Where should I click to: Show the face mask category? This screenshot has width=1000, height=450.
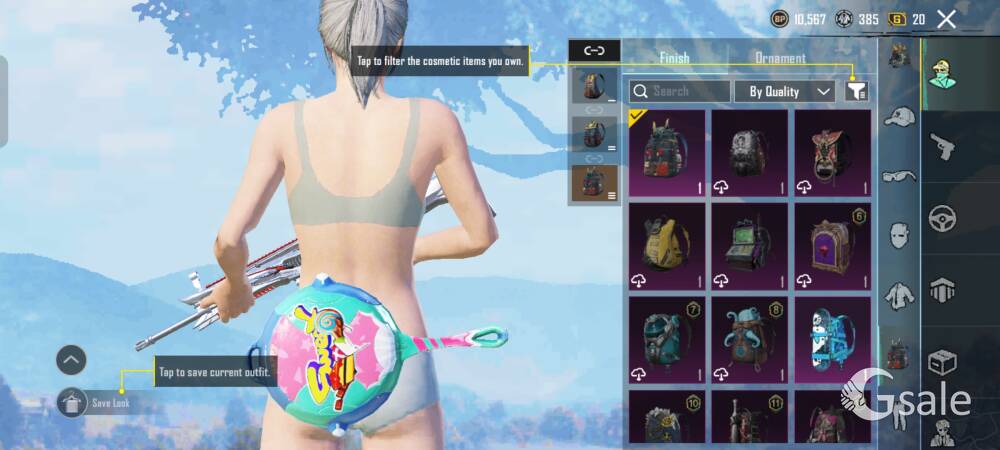click(x=900, y=236)
